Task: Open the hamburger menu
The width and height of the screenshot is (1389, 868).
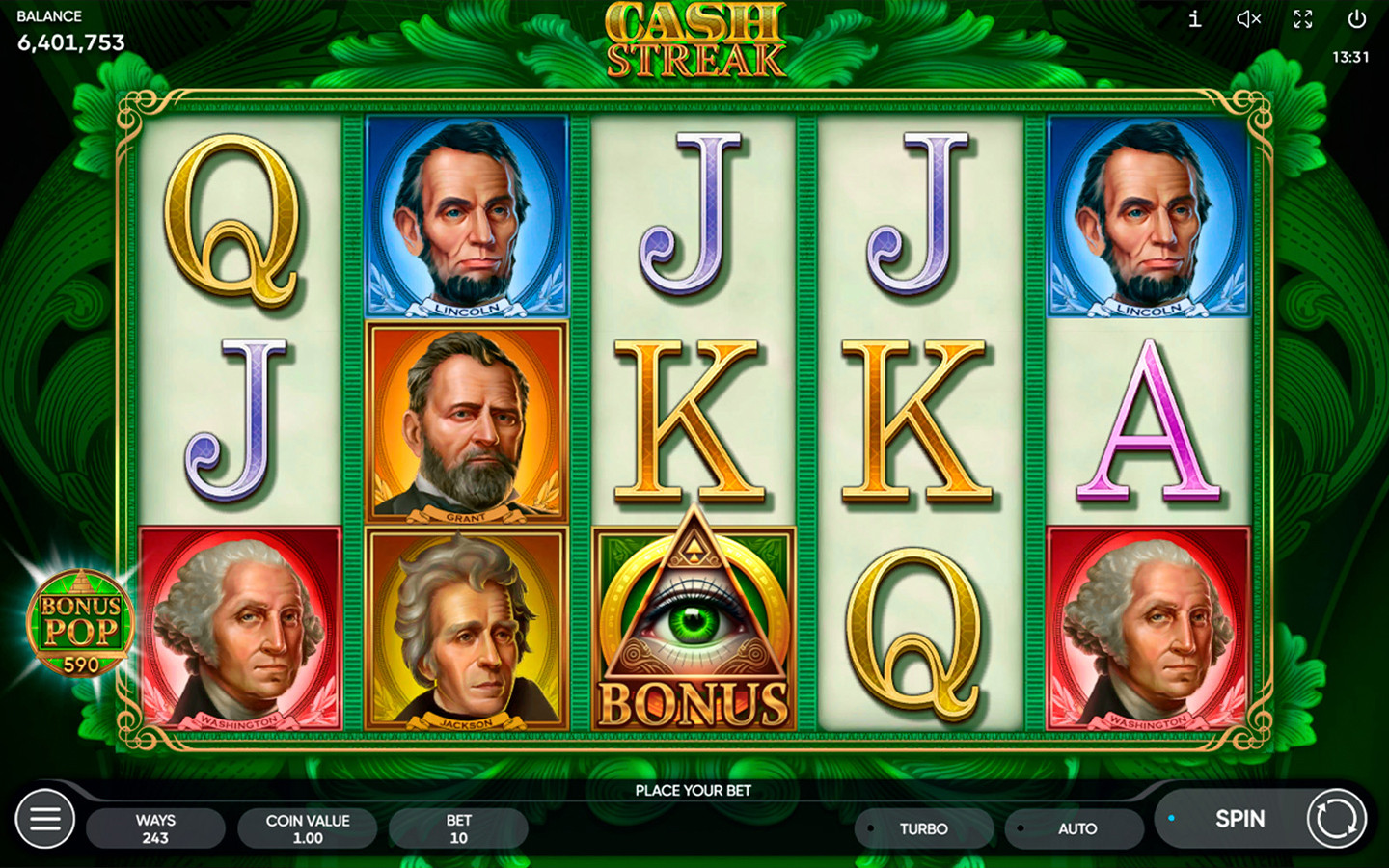Action: pyautogui.click(x=44, y=820)
